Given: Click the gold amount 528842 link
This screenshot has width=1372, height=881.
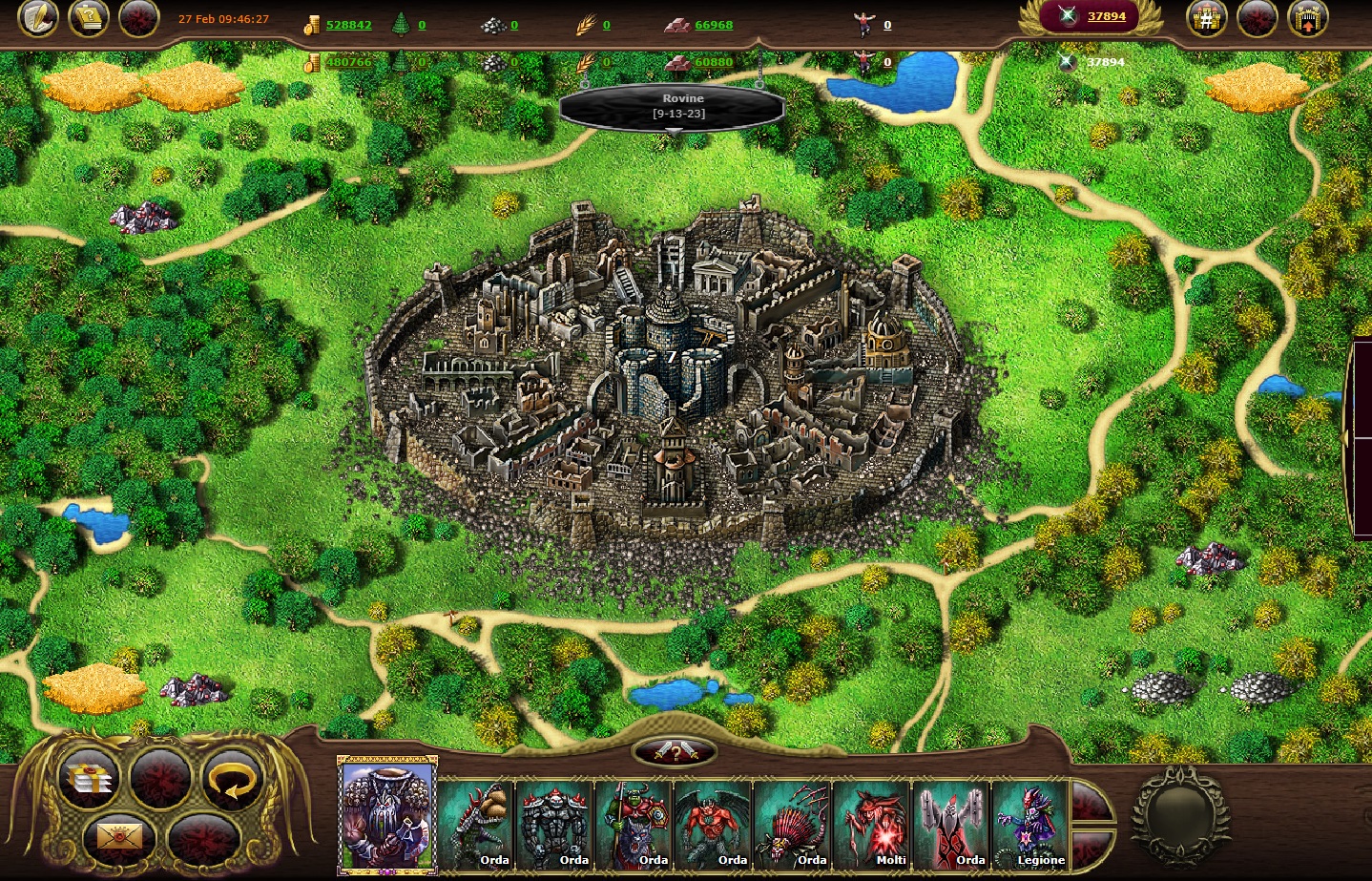Looking at the screenshot, I should click(348, 25).
